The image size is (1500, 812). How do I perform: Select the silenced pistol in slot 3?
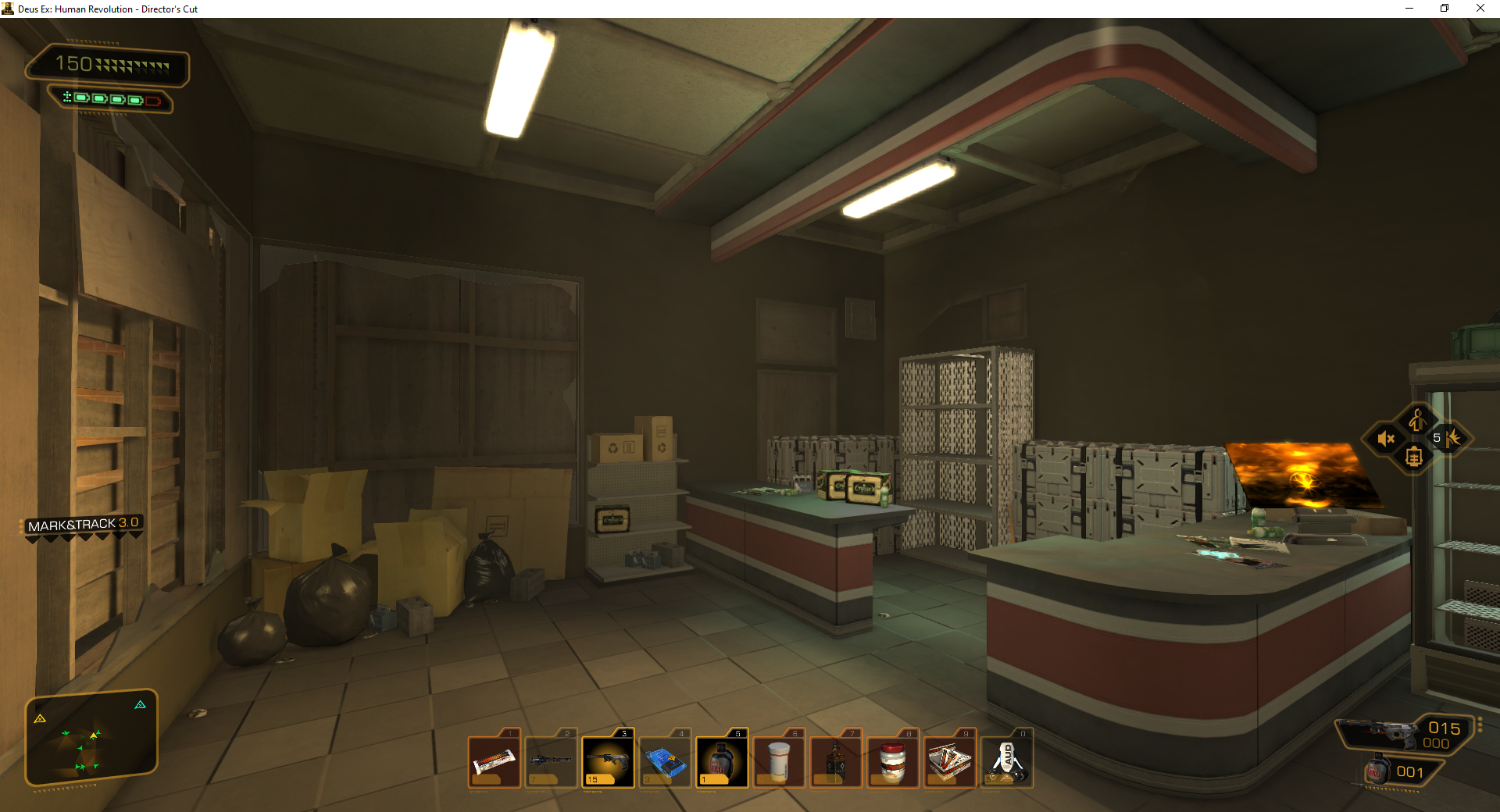tap(608, 760)
